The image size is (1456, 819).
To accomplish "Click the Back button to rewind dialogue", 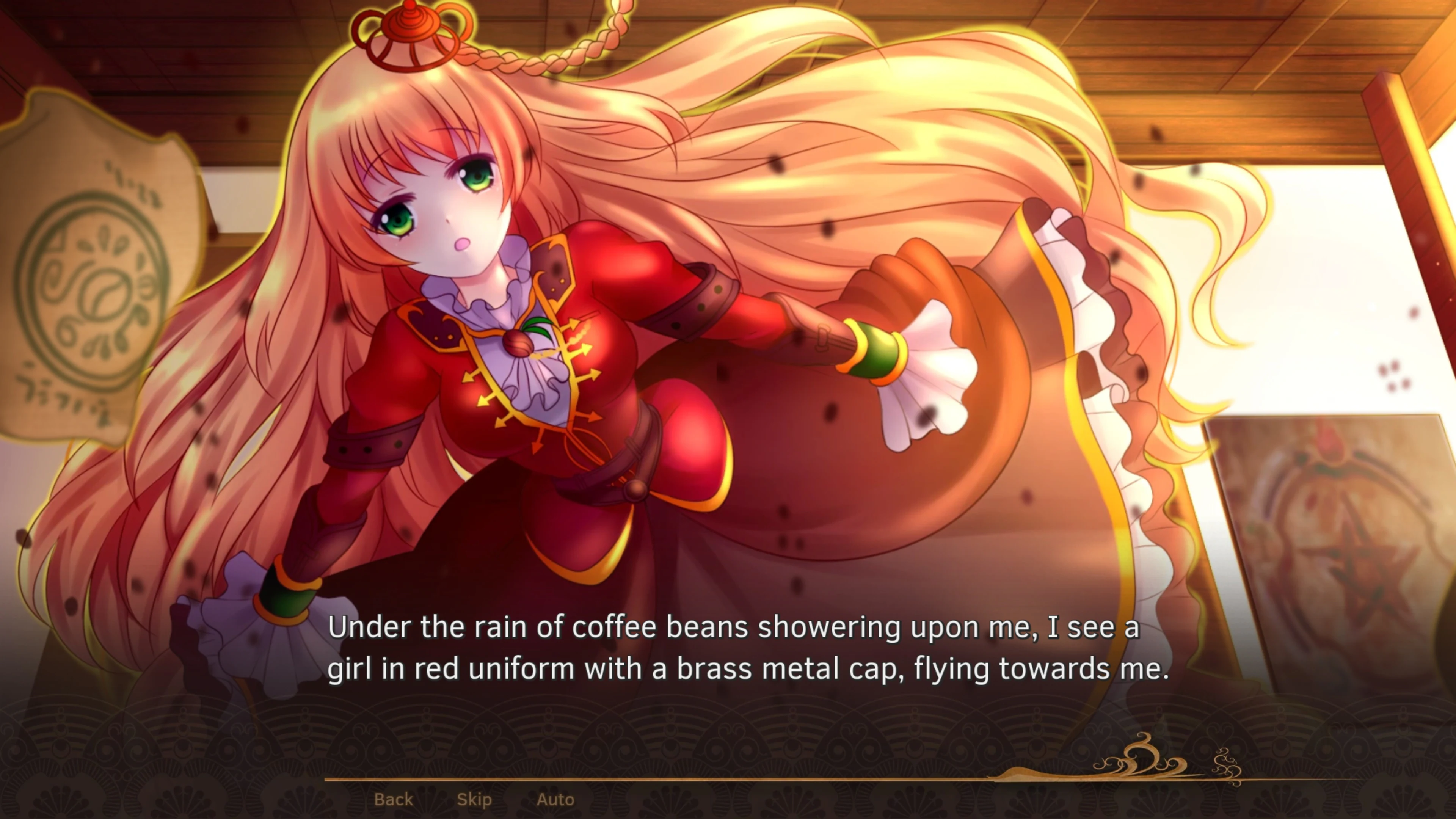I will [394, 799].
